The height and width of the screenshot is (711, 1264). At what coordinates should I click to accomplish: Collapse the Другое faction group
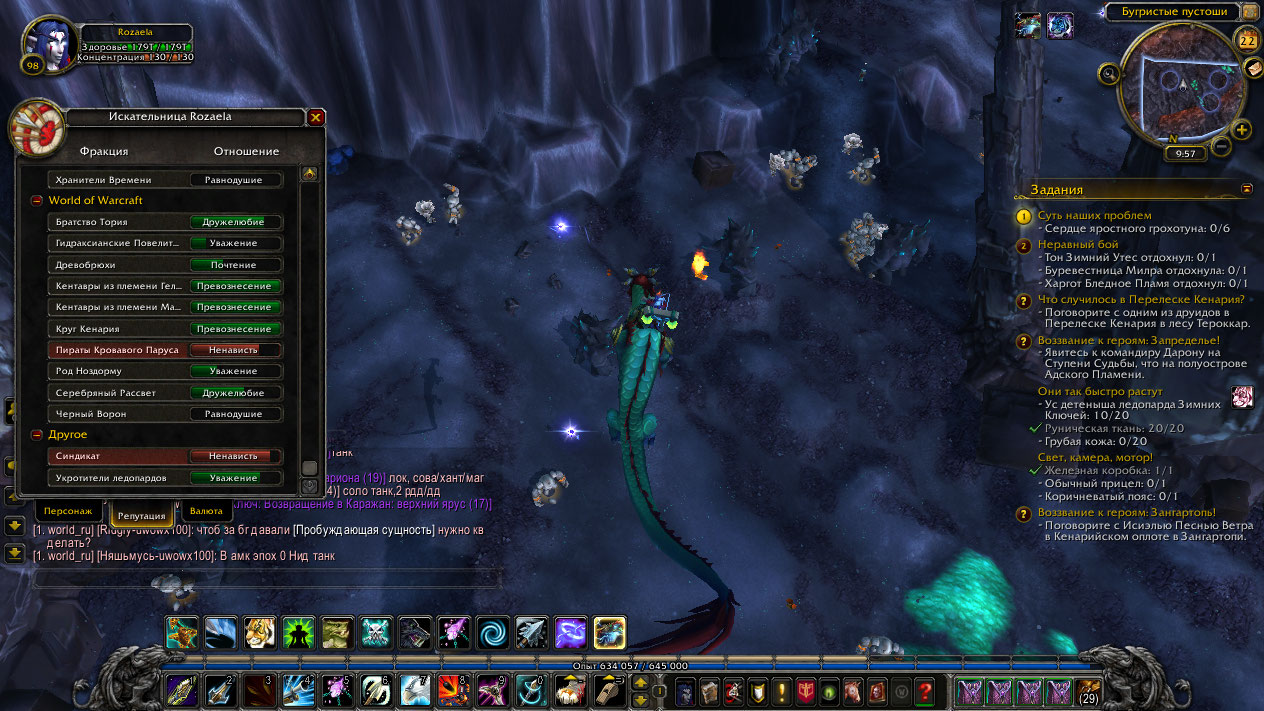click(x=38, y=435)
